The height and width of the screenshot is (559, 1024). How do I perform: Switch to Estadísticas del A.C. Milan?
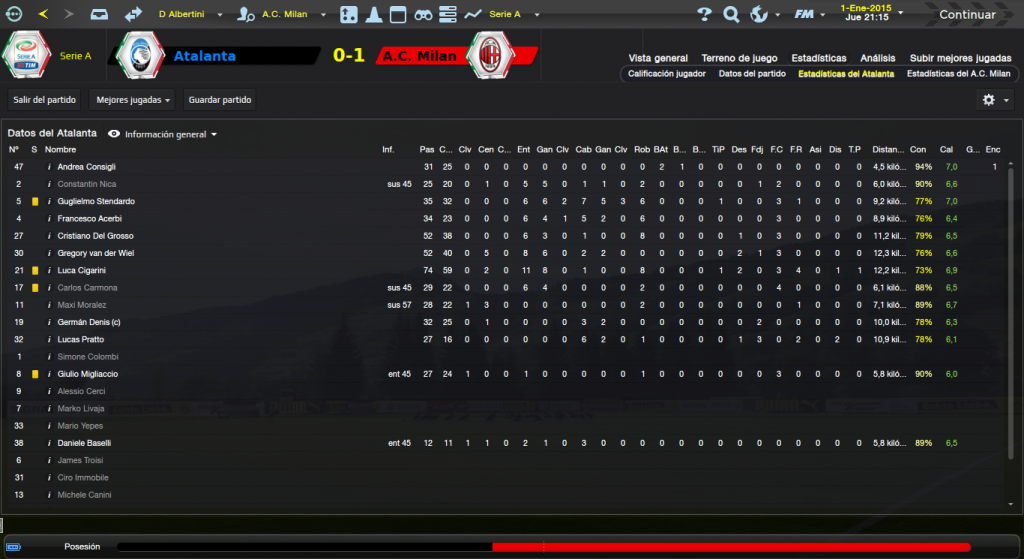[958, 74]
